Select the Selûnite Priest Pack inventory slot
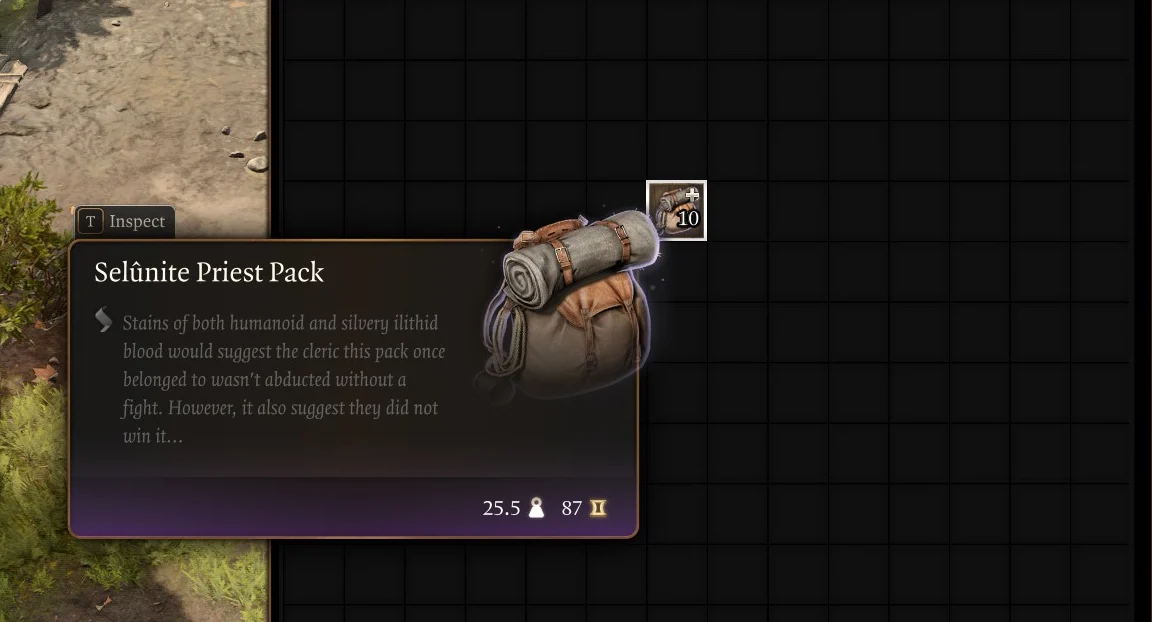This screenshot has width=1152, height=622. [676, 210]
